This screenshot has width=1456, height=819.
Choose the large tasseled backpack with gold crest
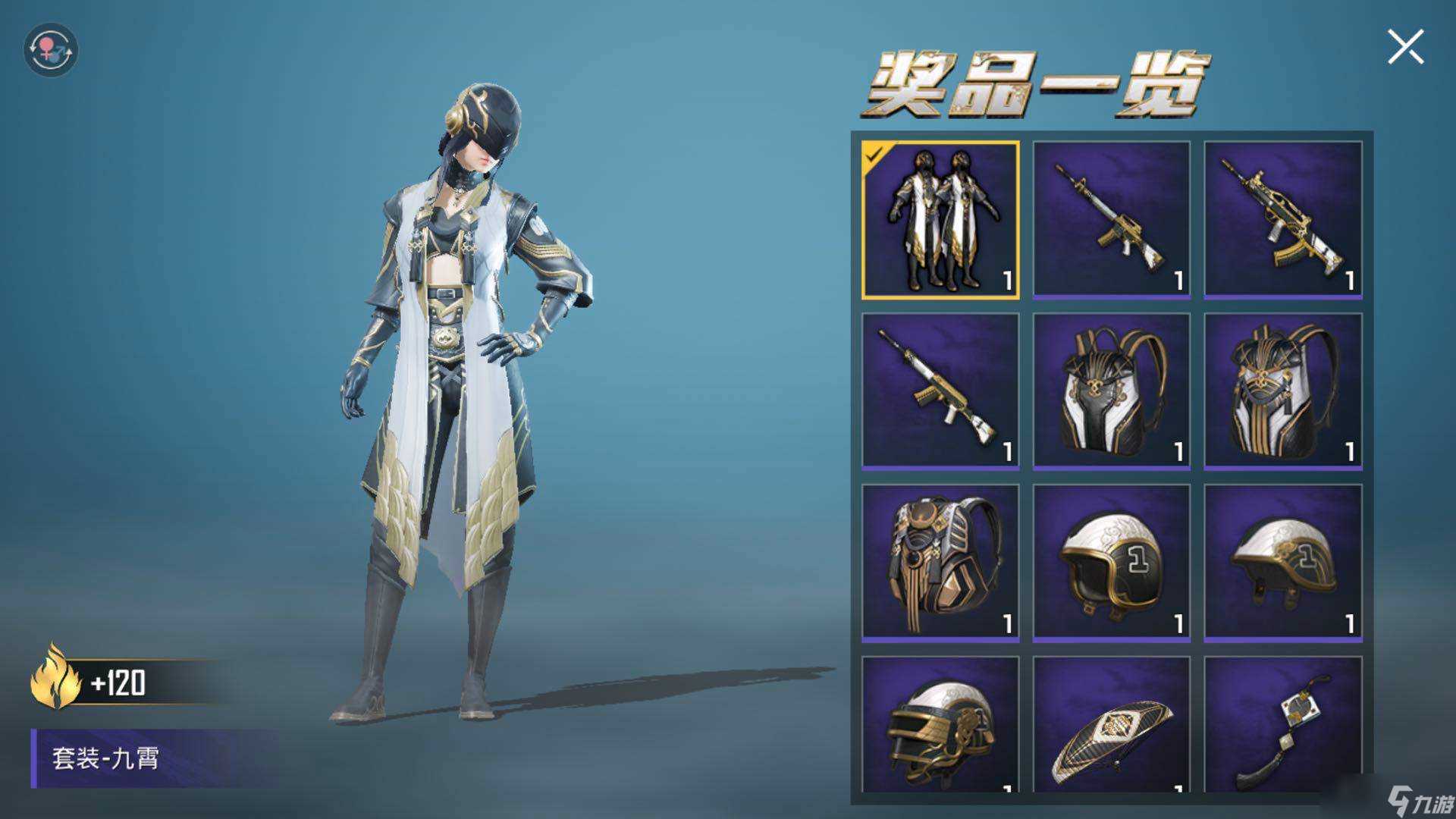(x=940, y=563)
